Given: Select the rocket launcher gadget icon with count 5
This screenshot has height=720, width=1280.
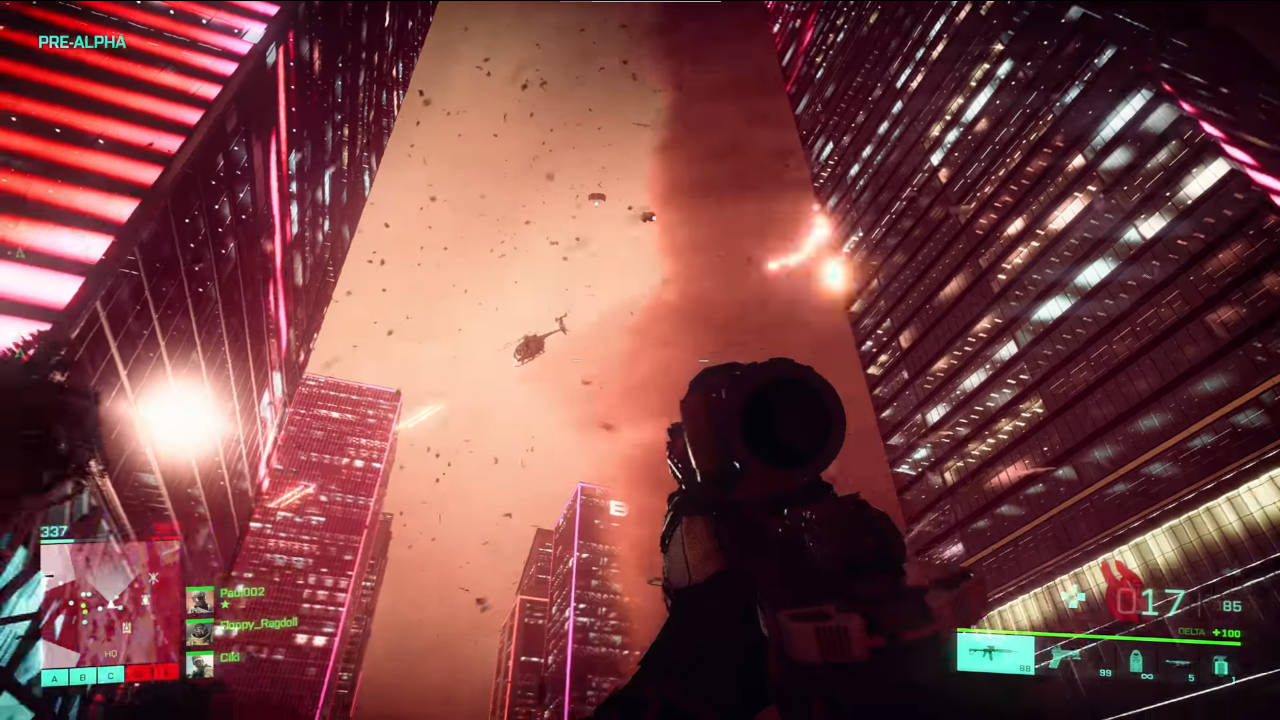Looking at the screenshot, I should (1177, 662).
